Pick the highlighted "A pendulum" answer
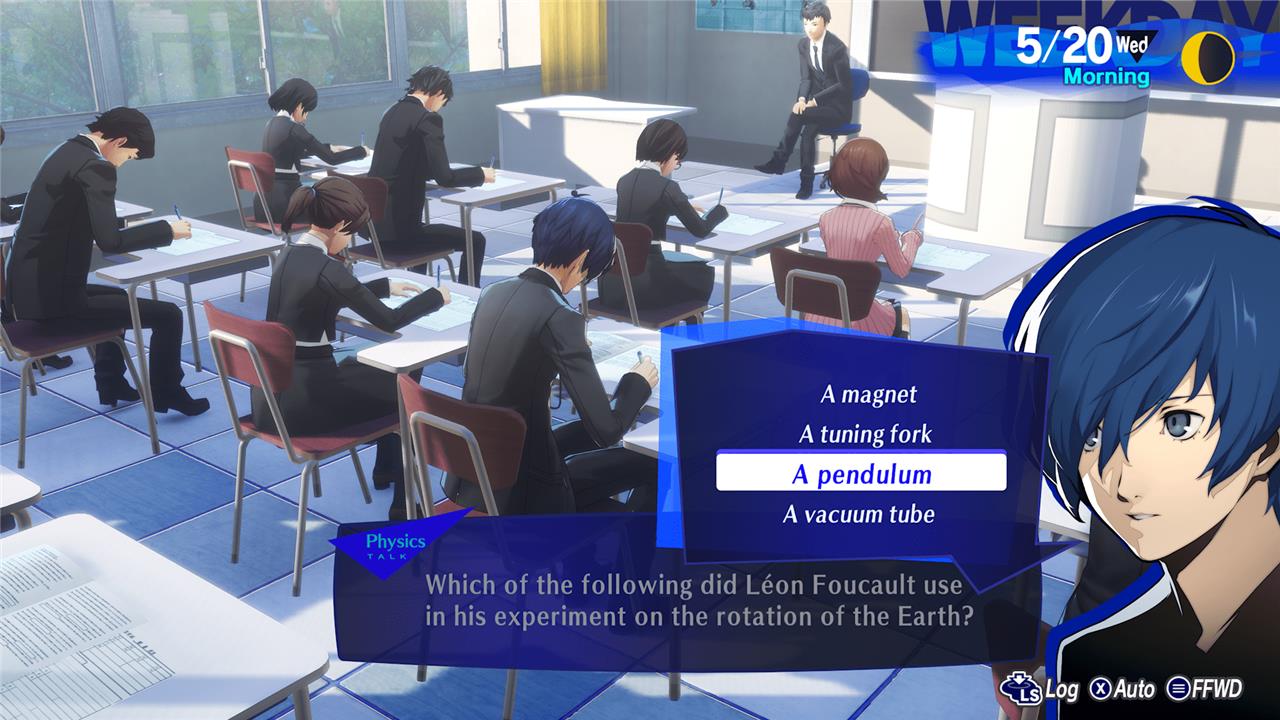The height and width of the screenshot is (720, 1280). point(861,474)
